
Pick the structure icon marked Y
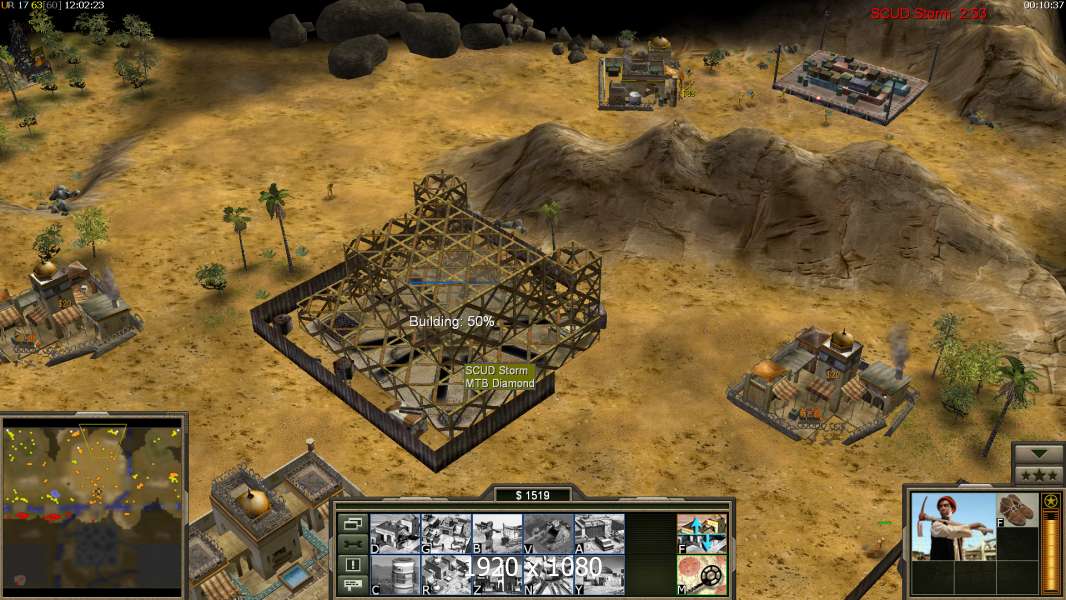599,574
